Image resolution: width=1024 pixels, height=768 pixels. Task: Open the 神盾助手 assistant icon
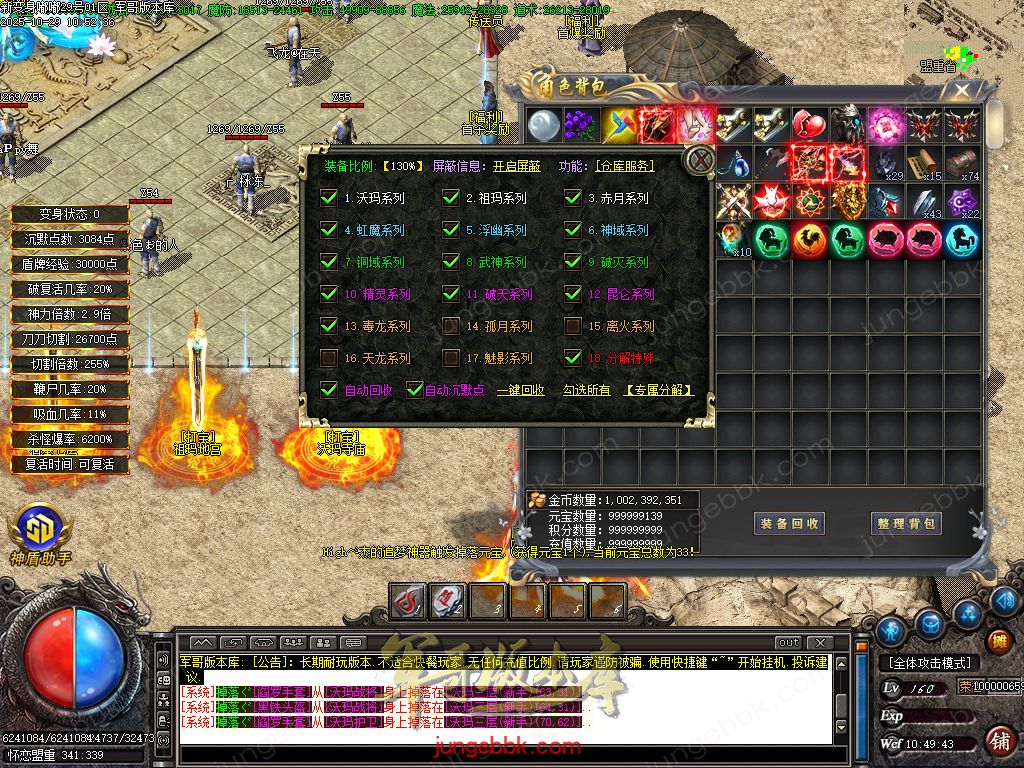click(x=40, y=535)
